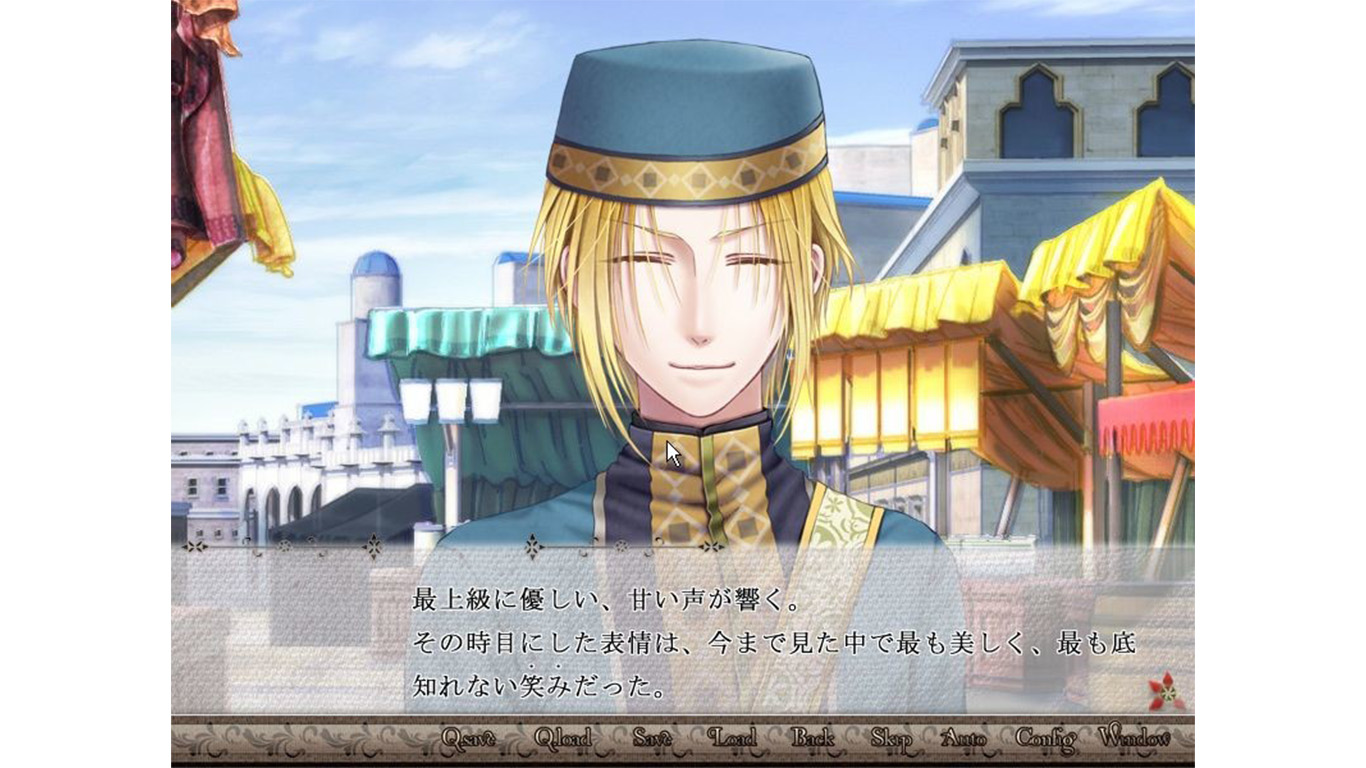Open the Config settings
Screen dimensions: 1366x768
point(1045,739)
